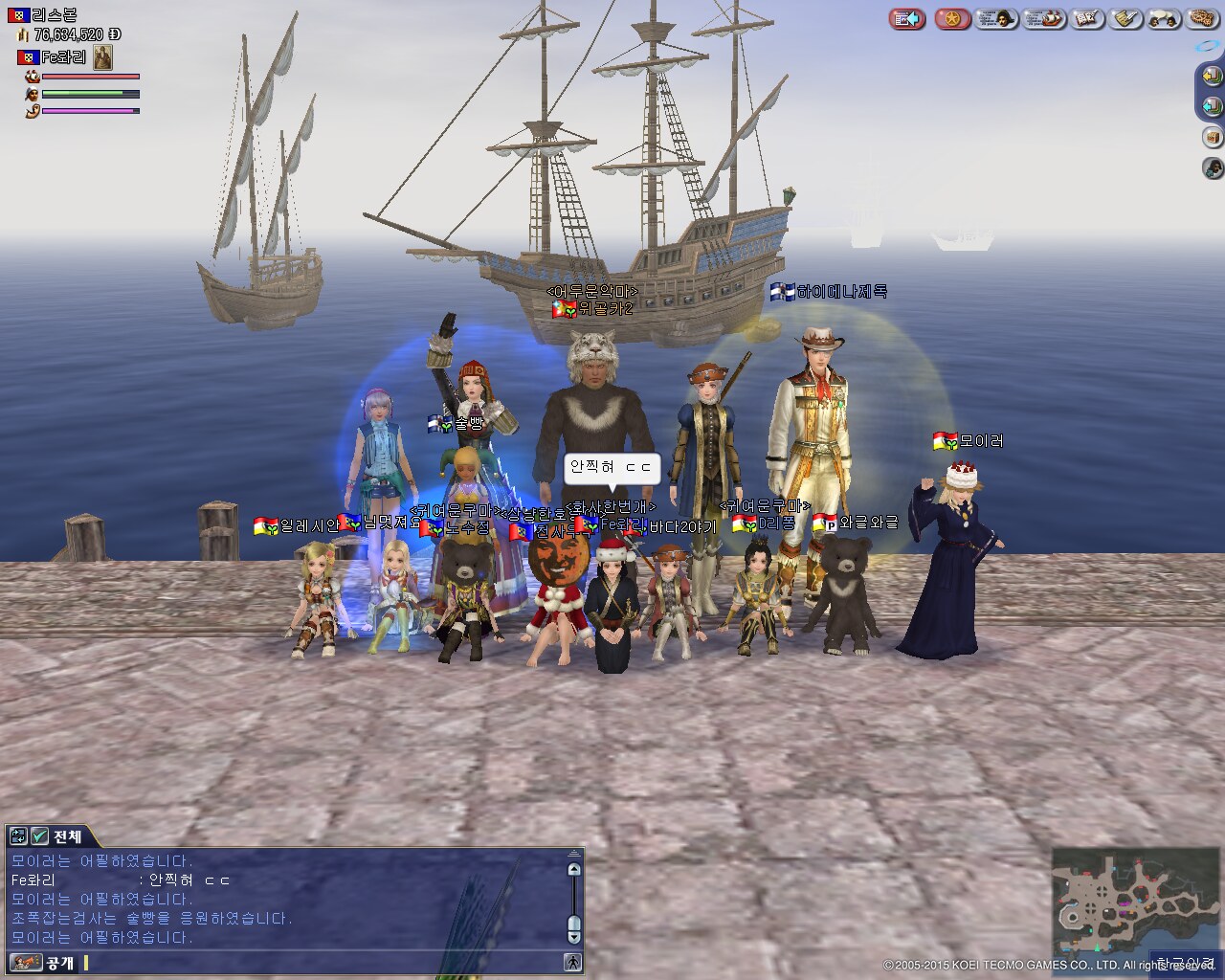Click the yellow arrow panel button
The width and height of the screenshot is (1225, 980).
pyautogui.click(x=1213, y=75)
